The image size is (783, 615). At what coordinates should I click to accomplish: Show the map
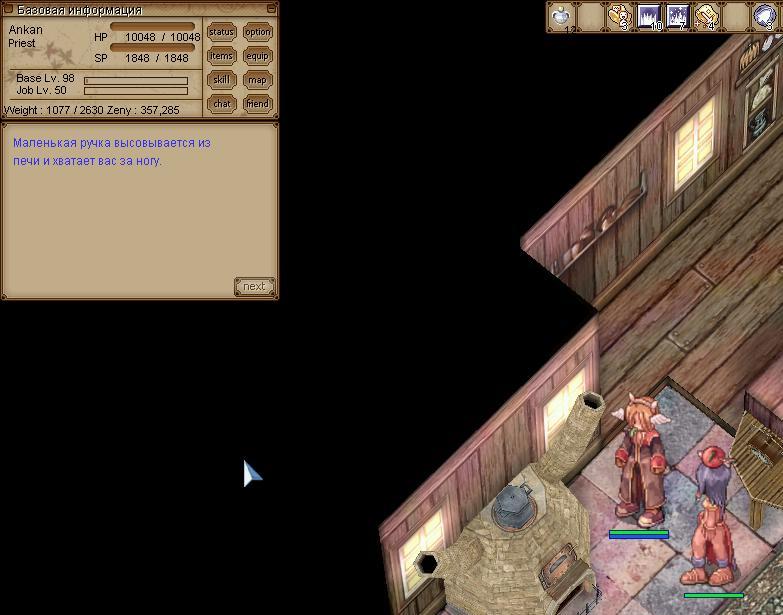(258, 80)
